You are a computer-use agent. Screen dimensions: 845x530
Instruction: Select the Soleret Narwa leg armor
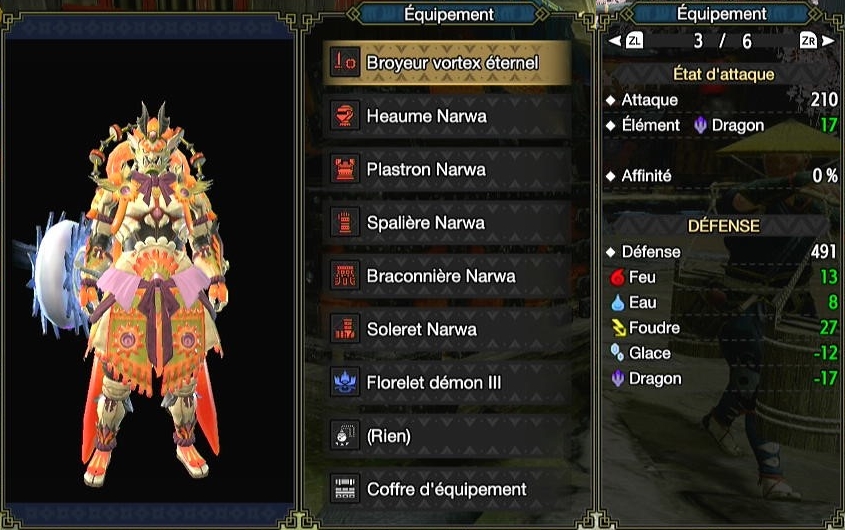pyautogui.click(x=449, y=329)
